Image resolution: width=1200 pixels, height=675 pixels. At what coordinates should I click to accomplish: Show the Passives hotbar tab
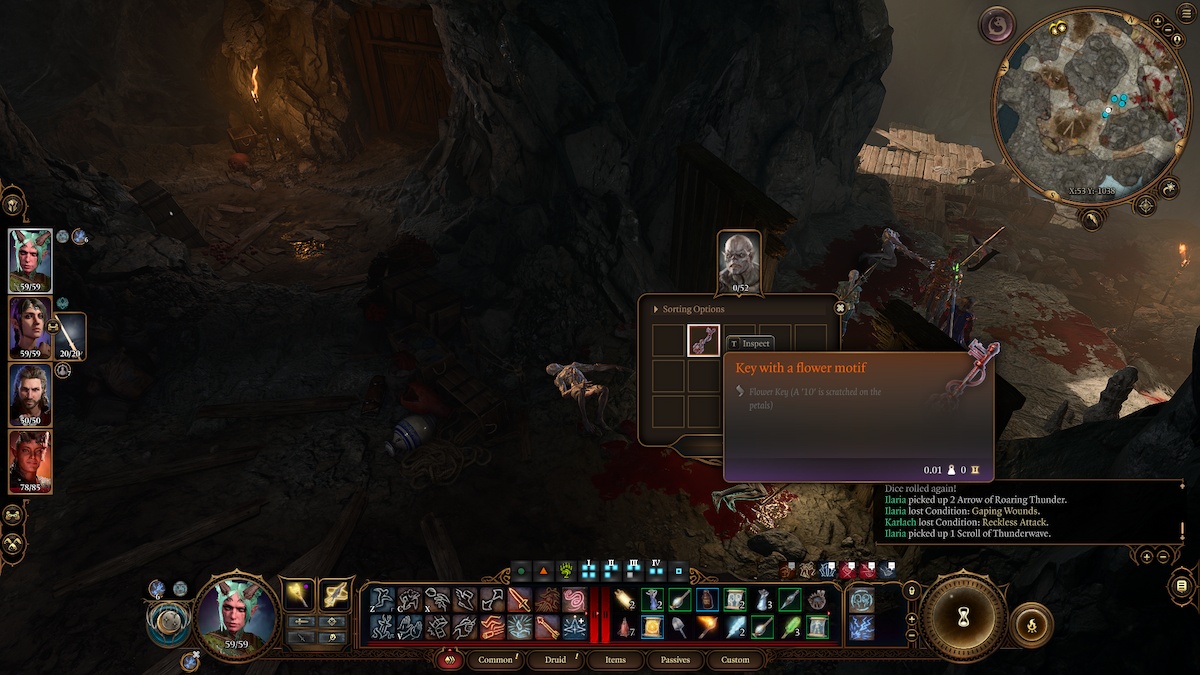tap(675, 660)
